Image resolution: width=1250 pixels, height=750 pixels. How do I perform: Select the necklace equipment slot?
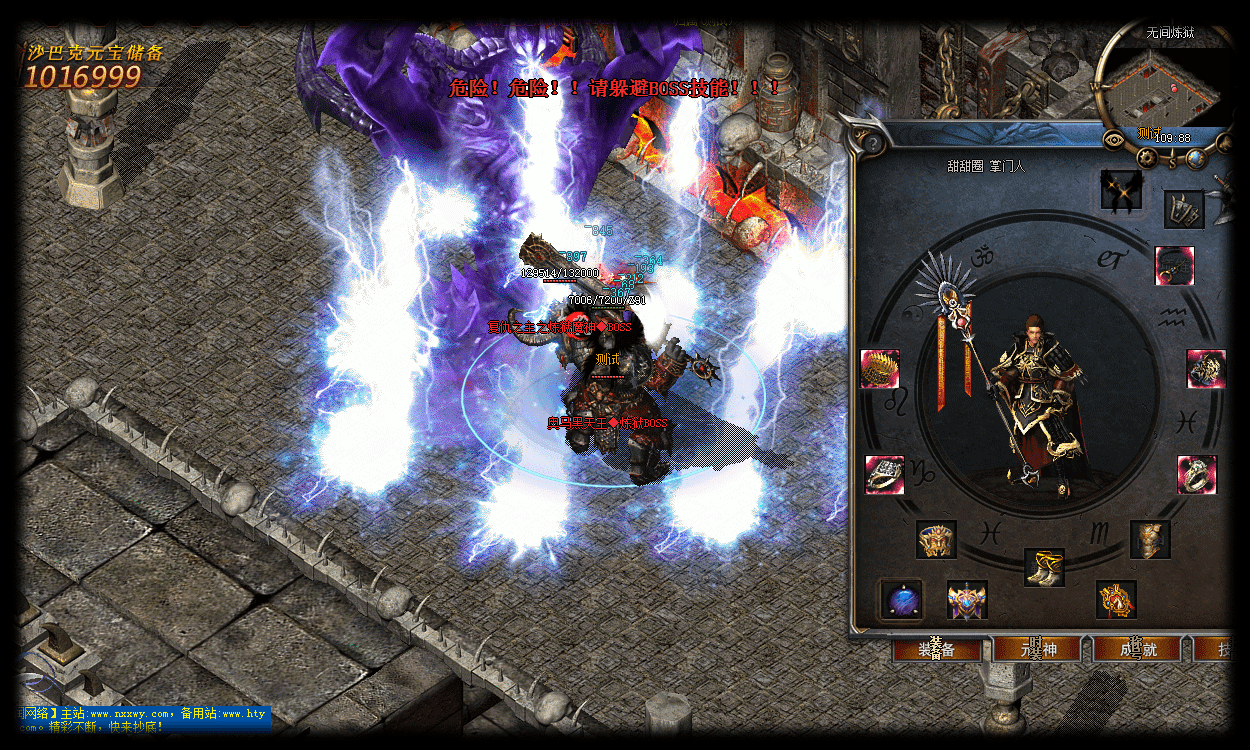coord(1174,266)
